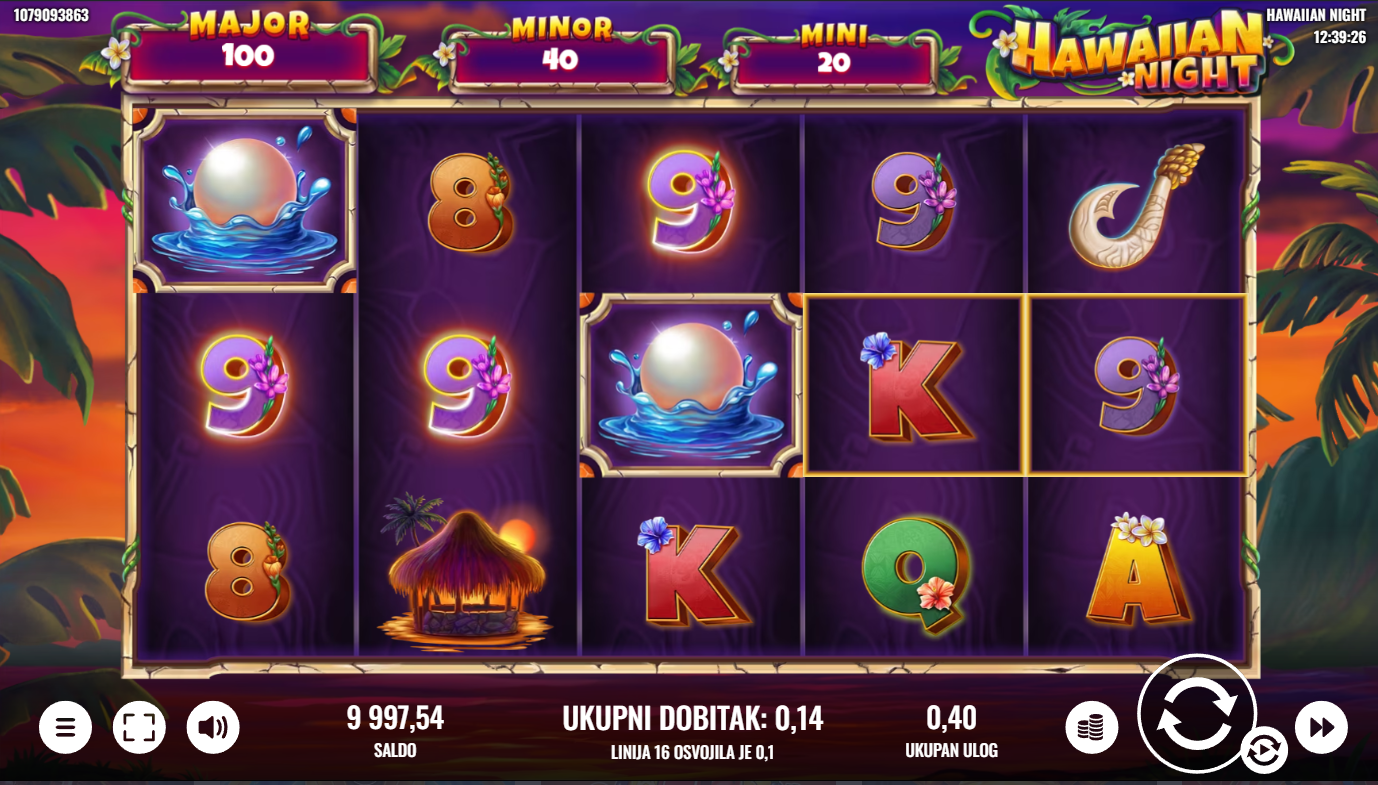The image size is (1378, 785).
Task: Enable autoplay spins
Action: coord(1264,750)
